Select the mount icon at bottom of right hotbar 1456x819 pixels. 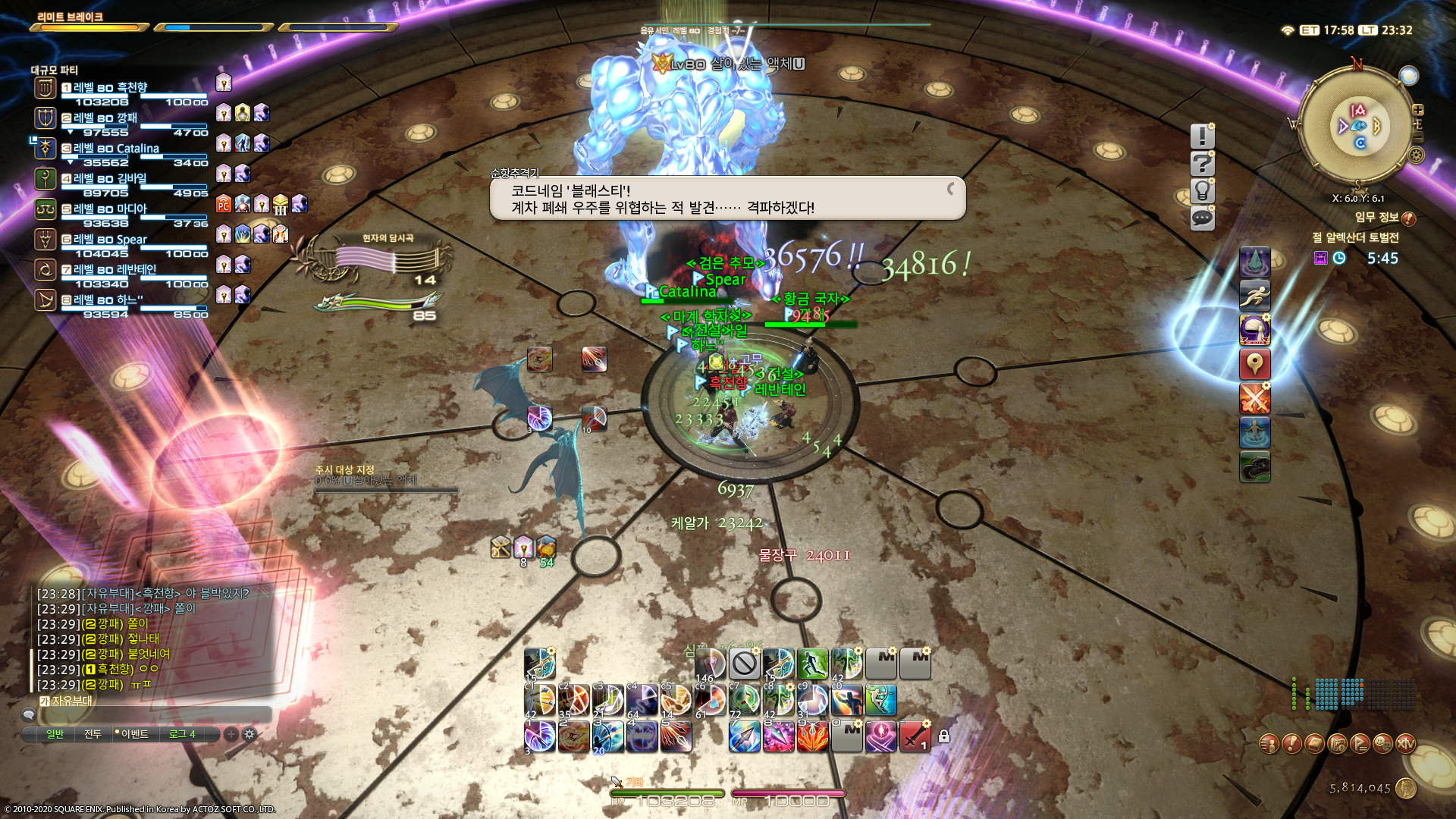coord(1256,466)
